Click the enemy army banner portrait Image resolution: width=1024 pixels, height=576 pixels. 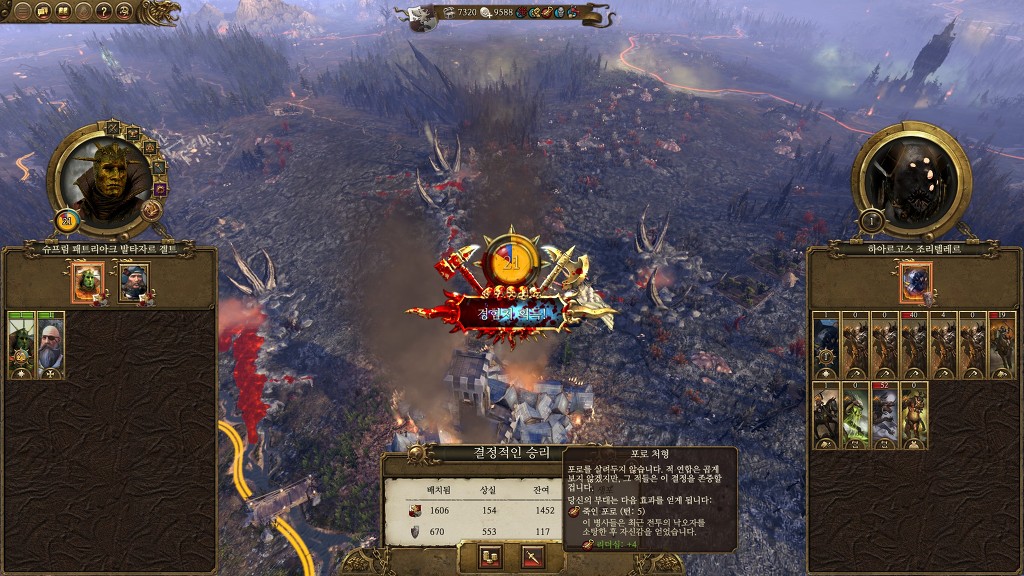915,282
